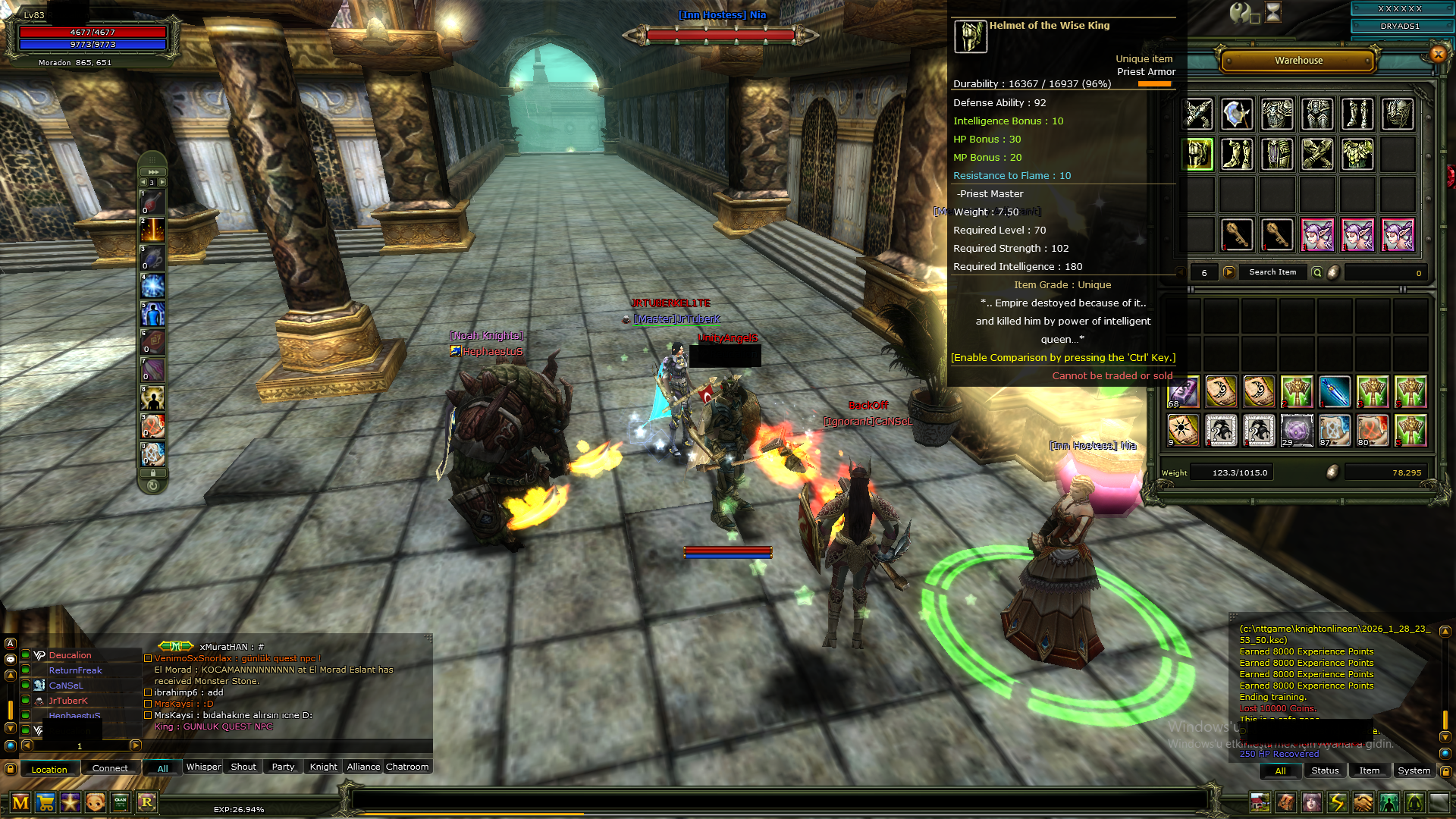Image resolution: width=1456 pixels, height=819 pixels.
Task: Select the clan board icon near the EXP bar
Action: point(121,803)
